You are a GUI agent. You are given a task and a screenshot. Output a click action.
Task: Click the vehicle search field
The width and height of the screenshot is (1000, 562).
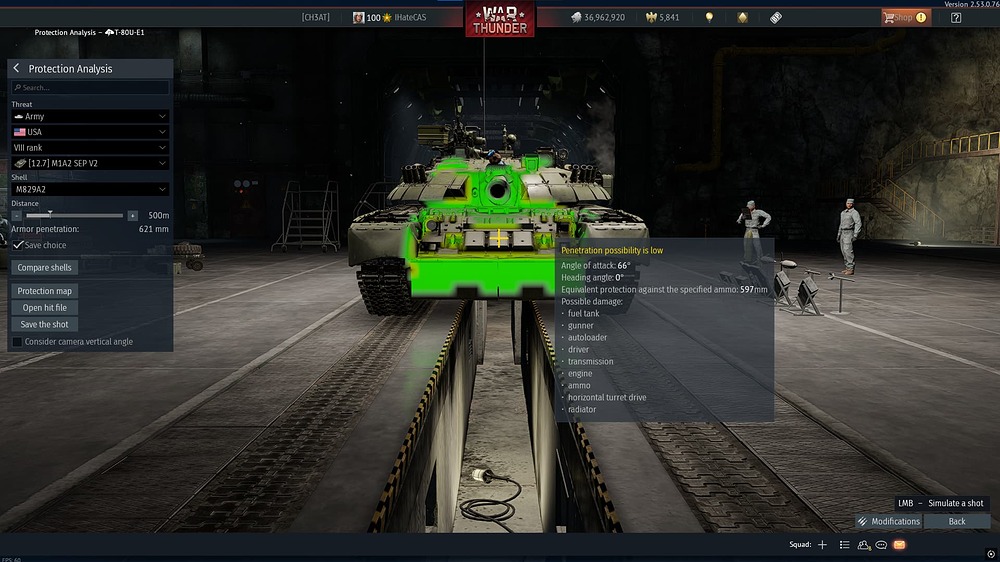click(x=90, y=88)
